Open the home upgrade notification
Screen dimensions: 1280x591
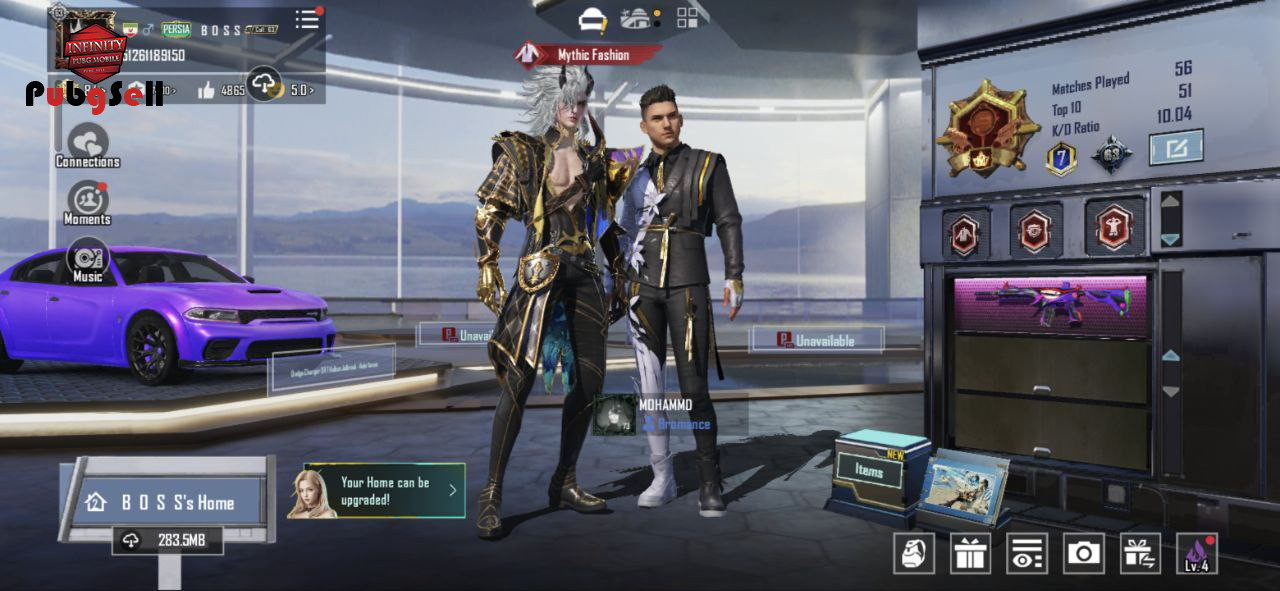coord(384,490)
